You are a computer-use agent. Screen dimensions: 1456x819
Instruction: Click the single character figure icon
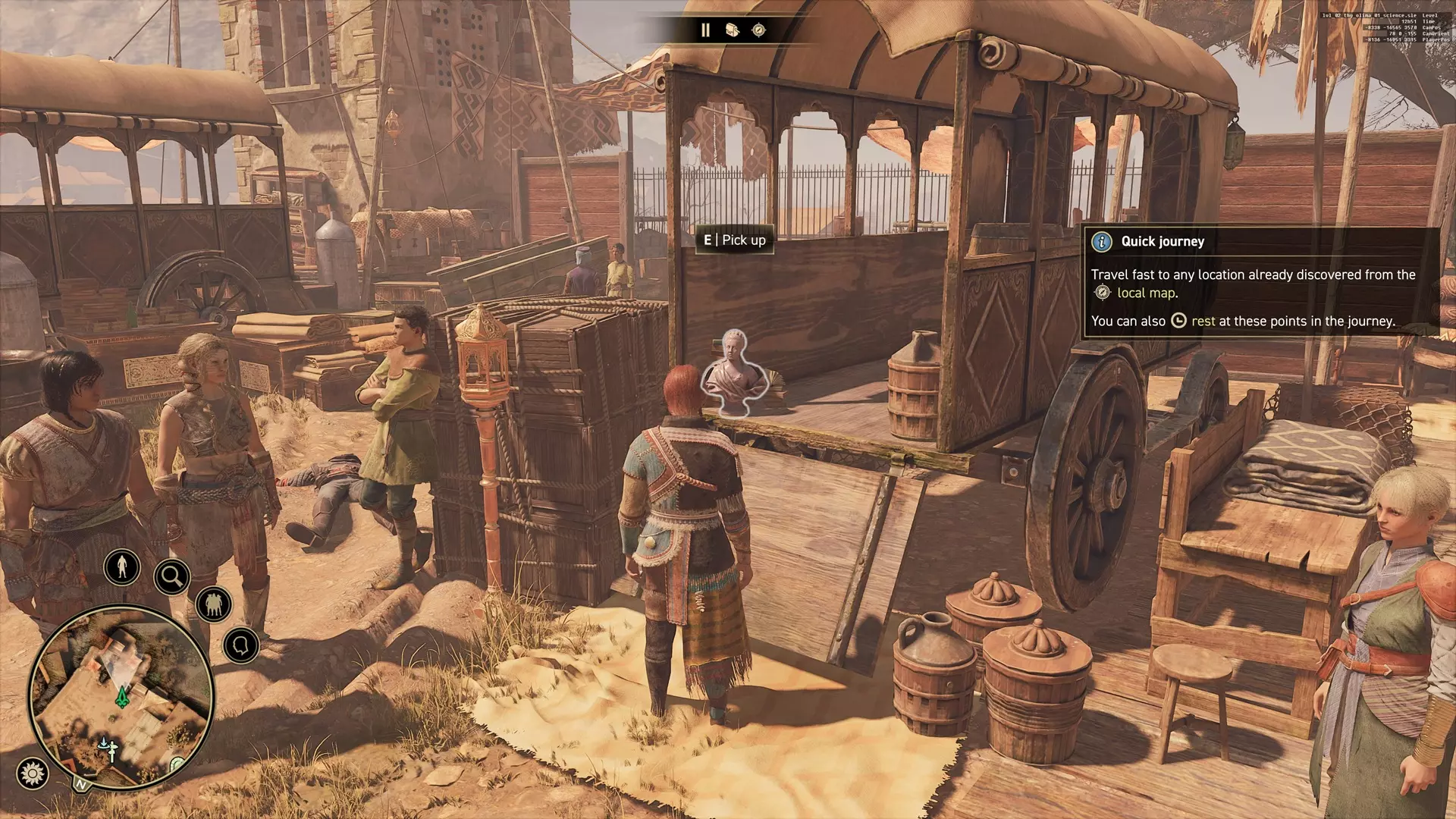[x=122, y=566]
